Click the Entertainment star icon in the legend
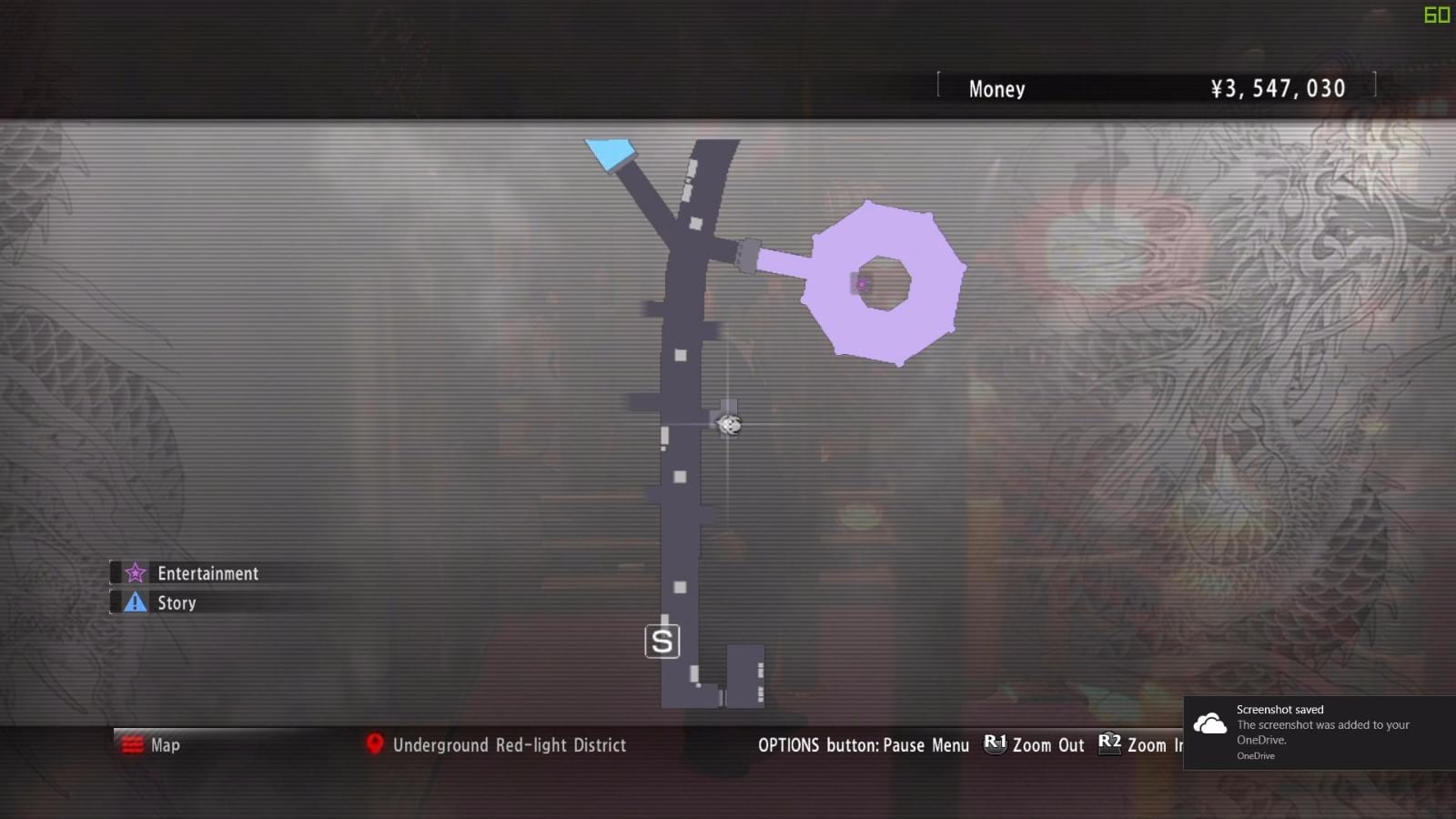Image resolution: width=1456 pixels, height=819 pixels. tap(134, 572)
